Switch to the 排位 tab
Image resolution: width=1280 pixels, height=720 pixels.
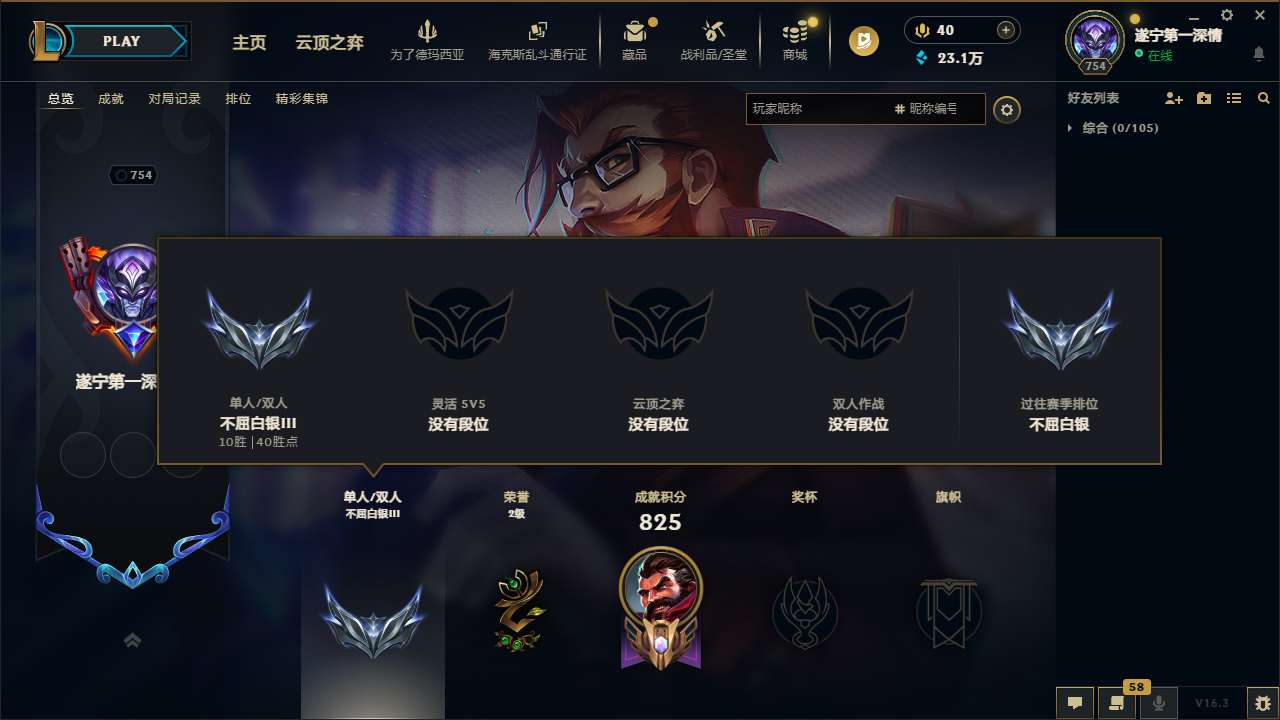(x=238, y=98)
